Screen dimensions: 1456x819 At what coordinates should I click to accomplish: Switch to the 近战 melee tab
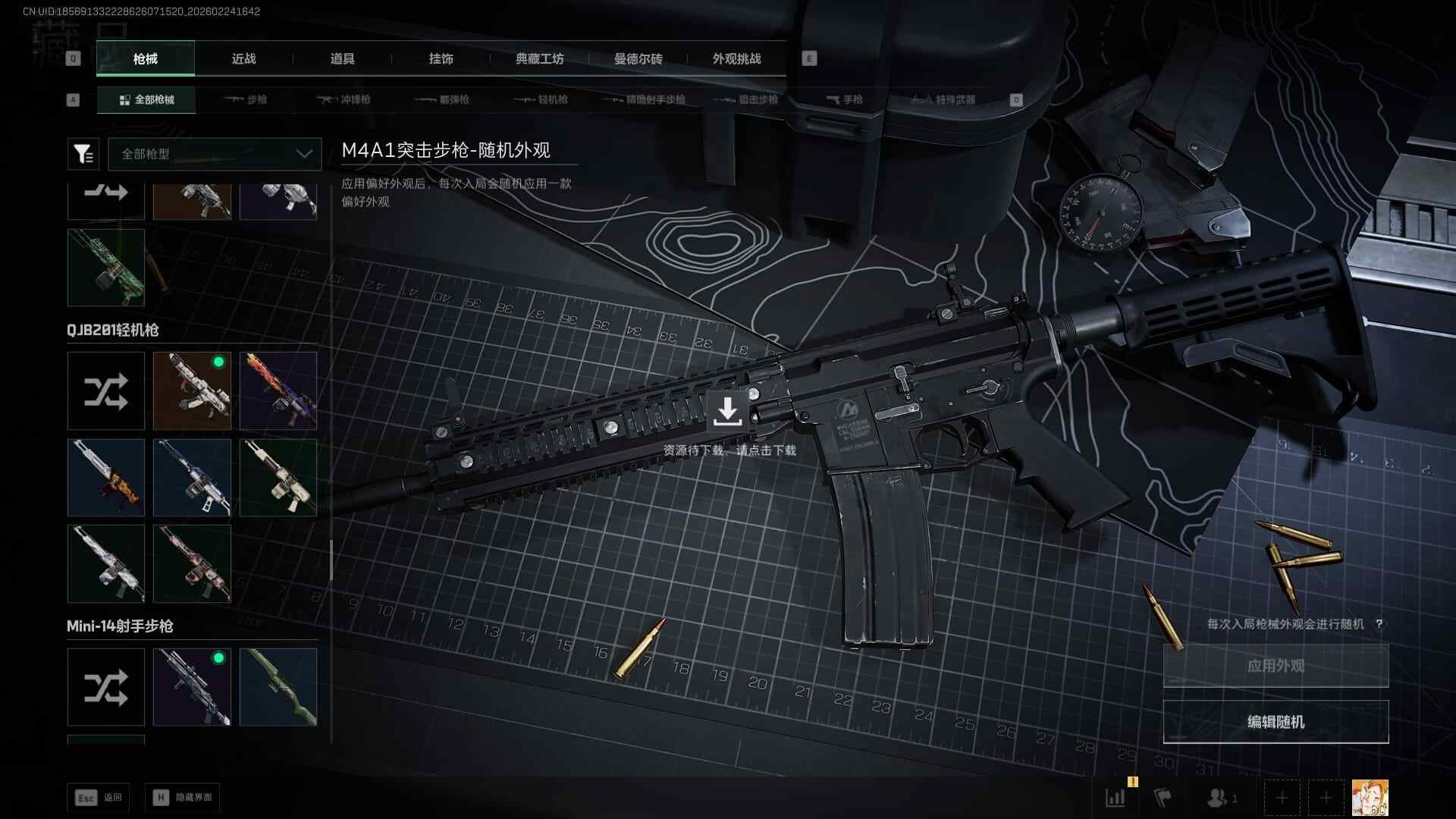tap(243, 58)
